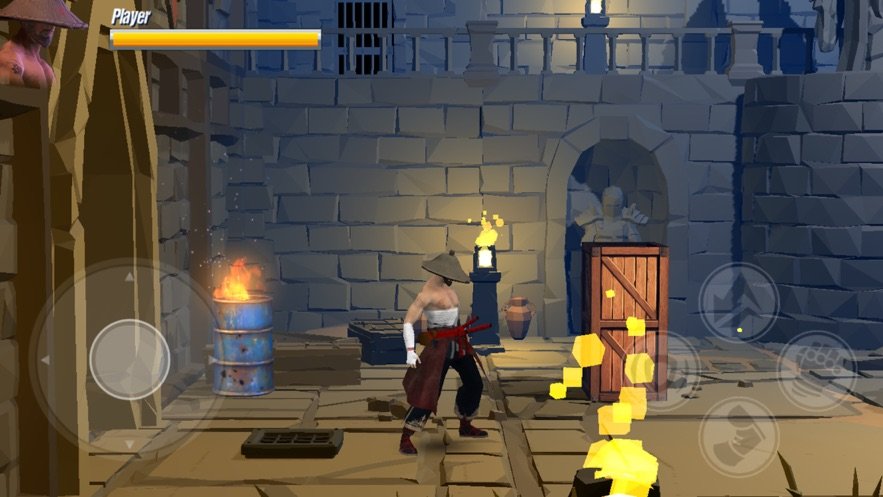Tap the joystick's left arrow
The image size is (883, 497).
coord(44,359)
